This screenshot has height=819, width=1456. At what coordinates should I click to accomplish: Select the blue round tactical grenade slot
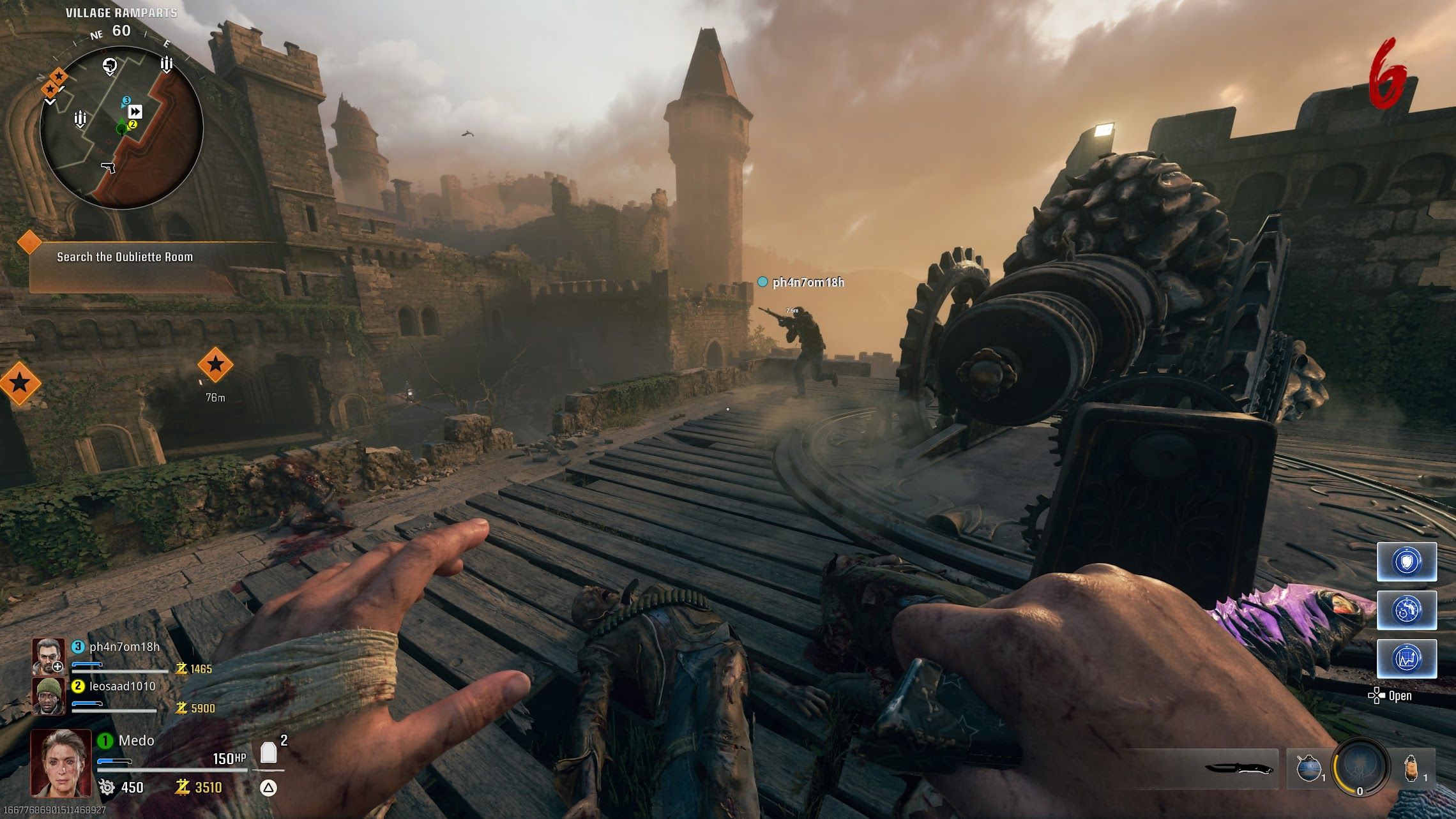point(1308,767)
